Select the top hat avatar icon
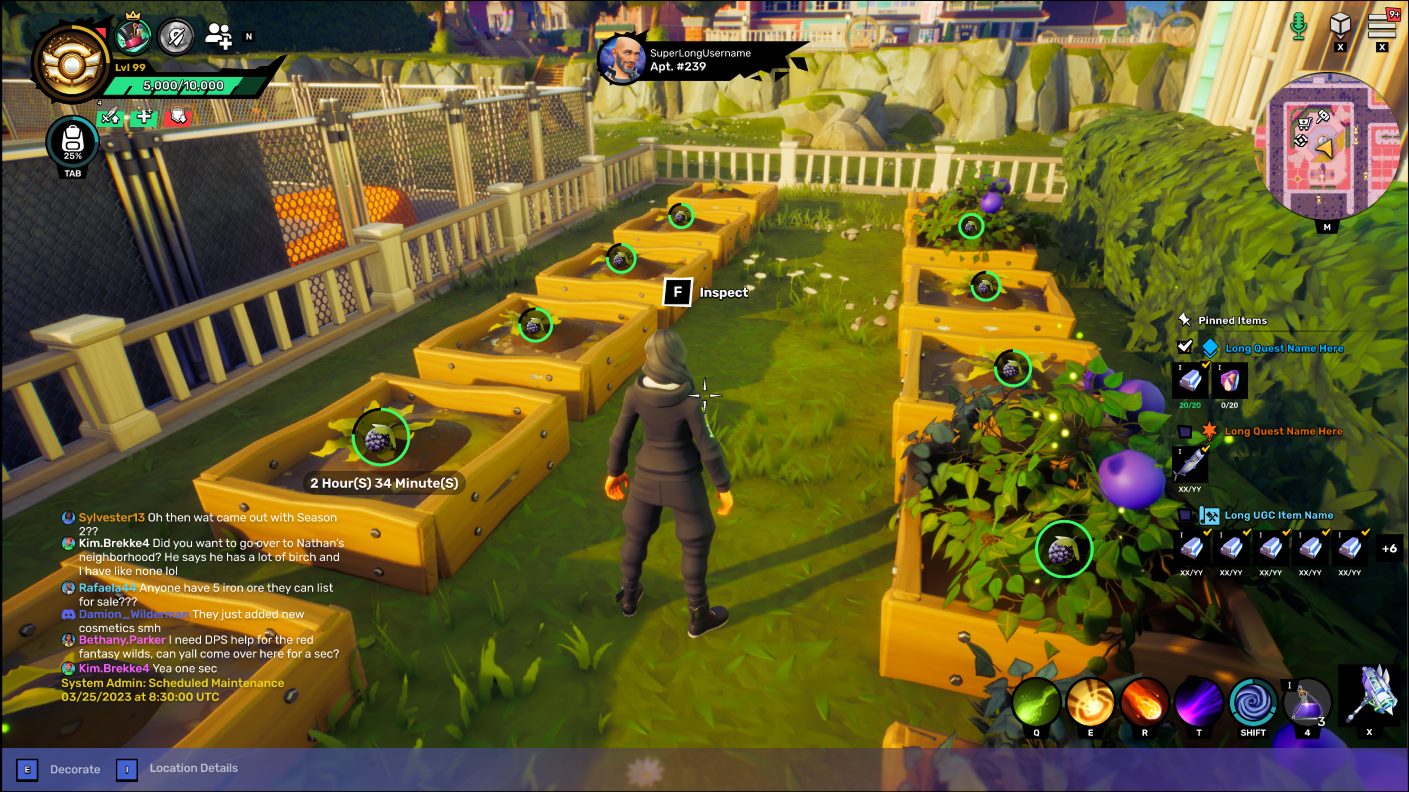Viewport: 1409px width, 792px height. [133, 36]
